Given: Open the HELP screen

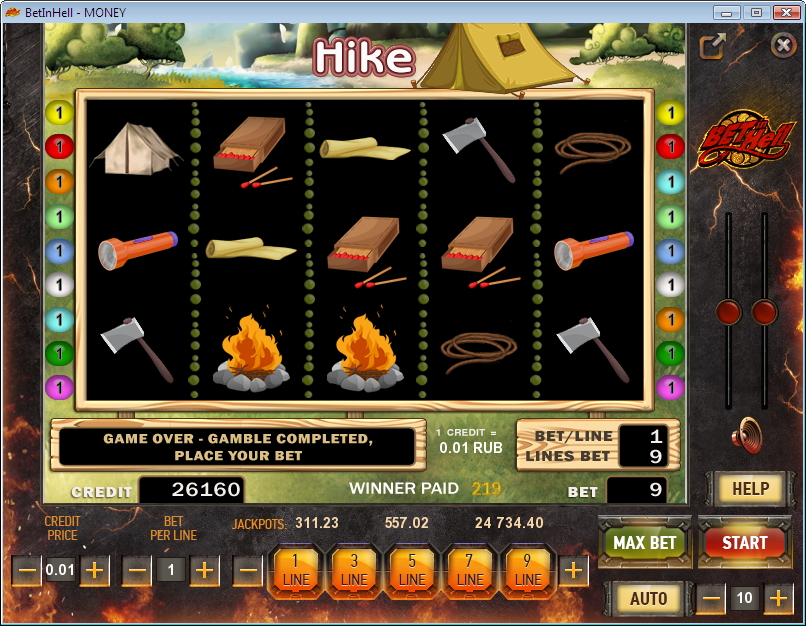Looking at the screenshot, I should coord(750,489).
